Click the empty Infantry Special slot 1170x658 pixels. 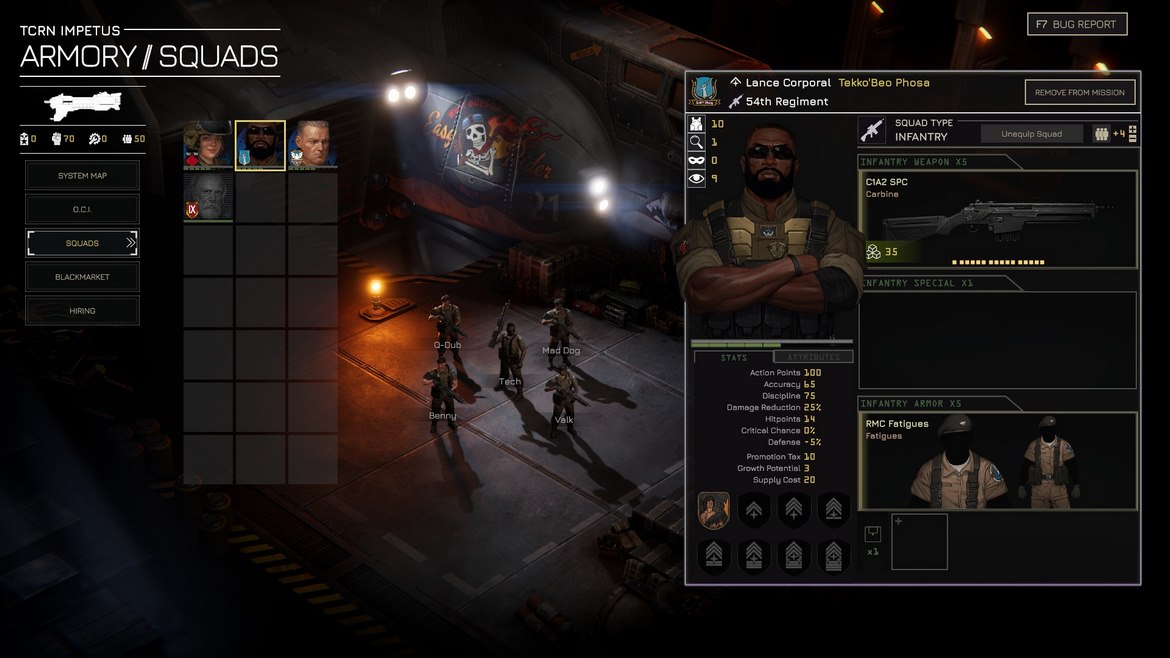[x=997, y=340]
